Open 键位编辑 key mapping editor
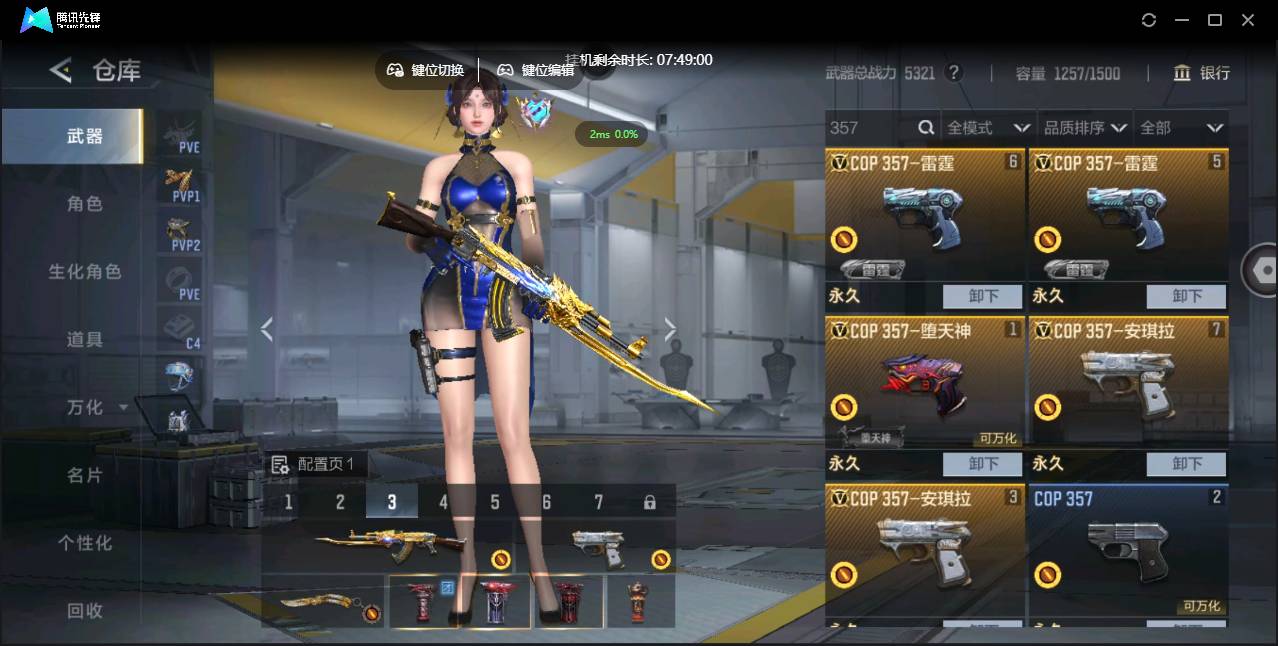Screen dimensions: 1278x646 coord(536,70)
